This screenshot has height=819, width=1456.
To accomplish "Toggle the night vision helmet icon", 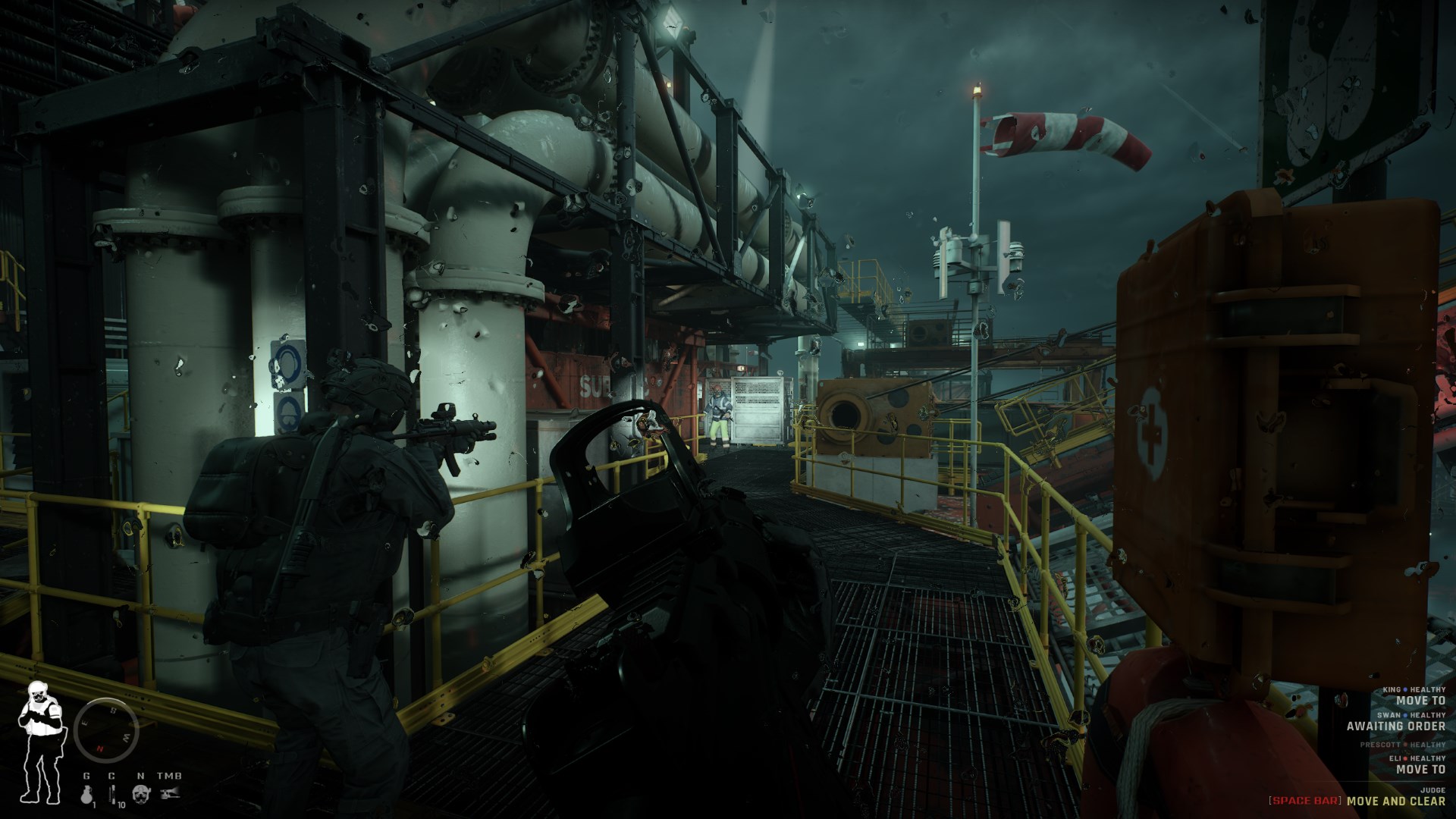I will 140,794.
